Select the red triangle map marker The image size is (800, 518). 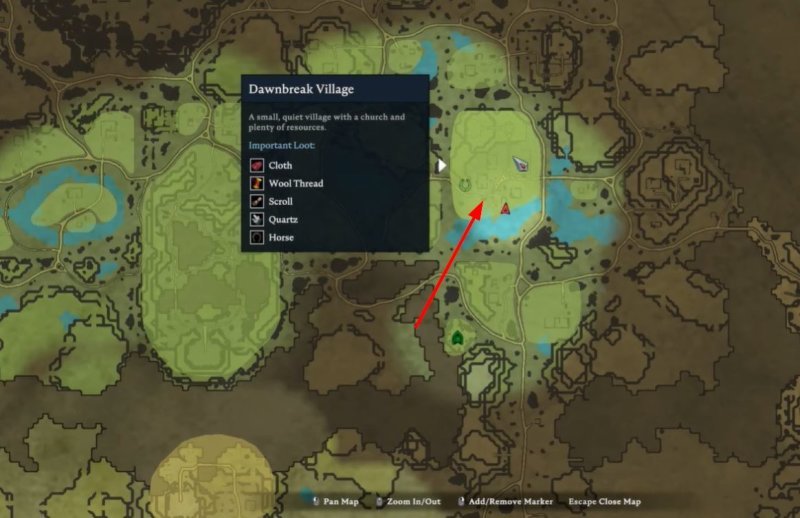(x=505, y=207)
